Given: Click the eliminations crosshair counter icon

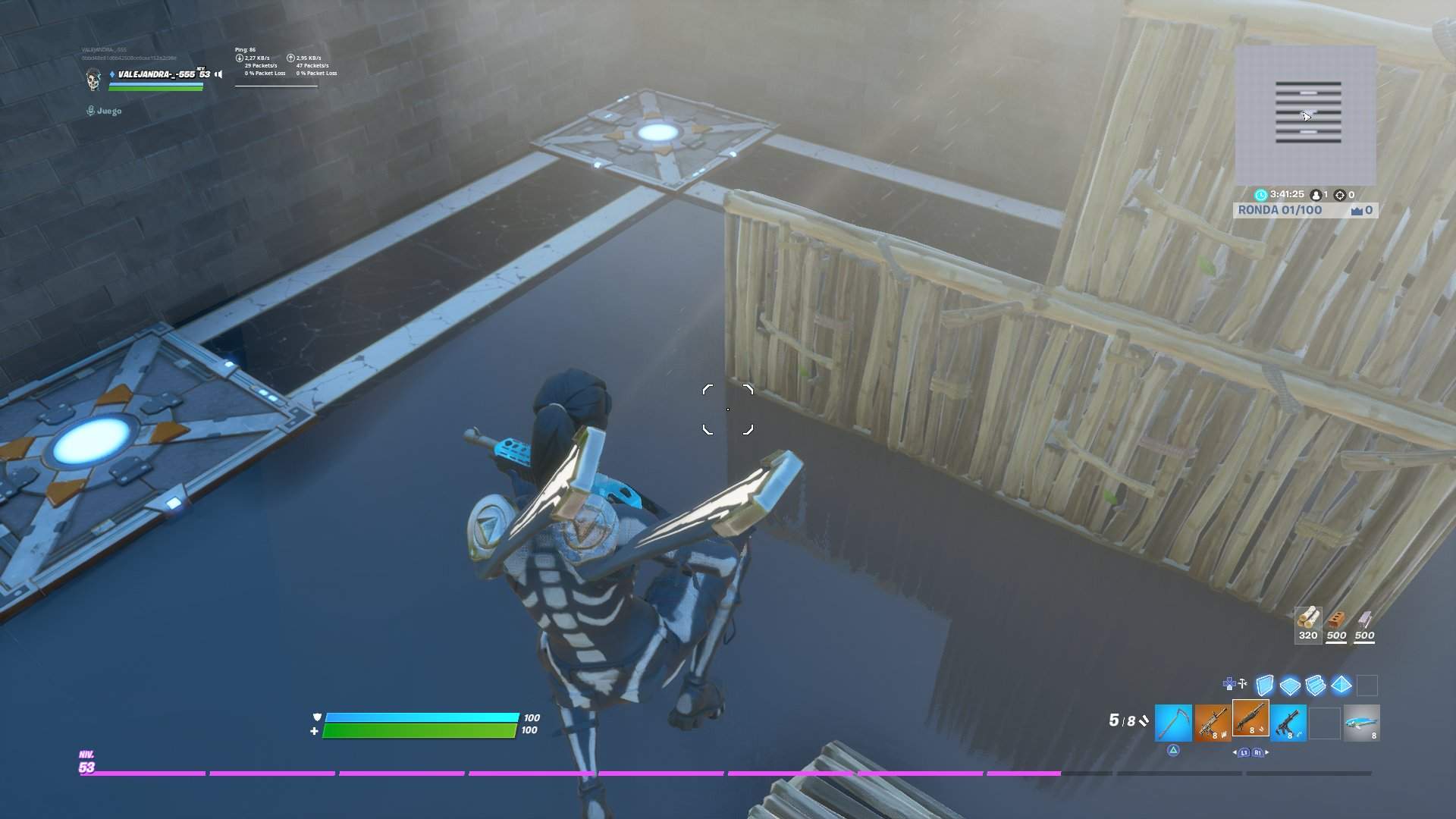Looking at the screenshot, I should tap(1341, 195).
